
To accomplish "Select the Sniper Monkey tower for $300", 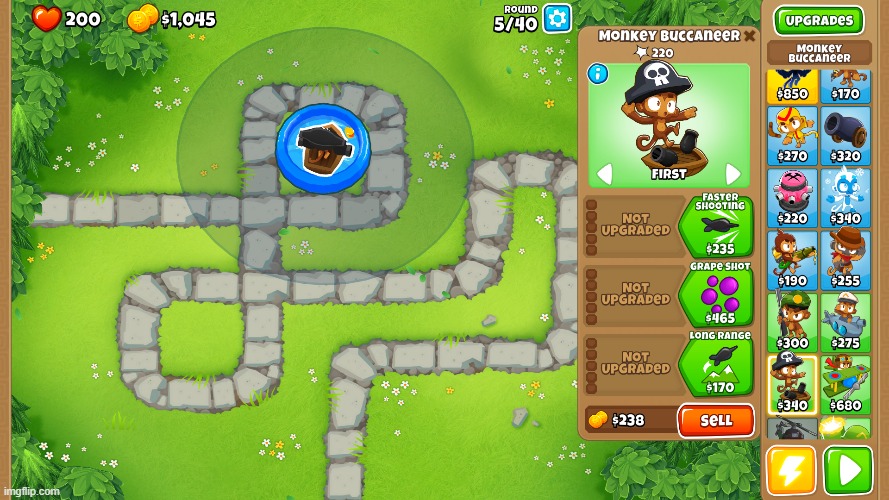I will [792, 322].
